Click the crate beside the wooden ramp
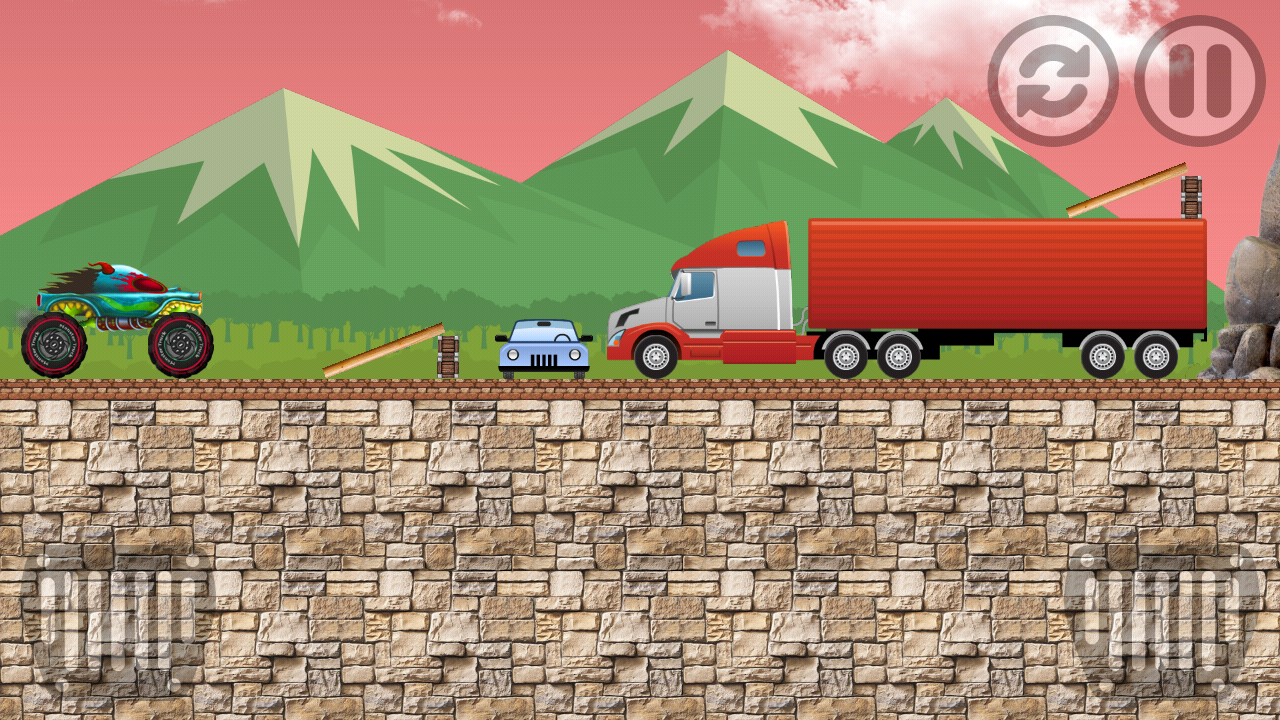The image size is (1280, 720). pyautogui.click(x=447, y=355)
